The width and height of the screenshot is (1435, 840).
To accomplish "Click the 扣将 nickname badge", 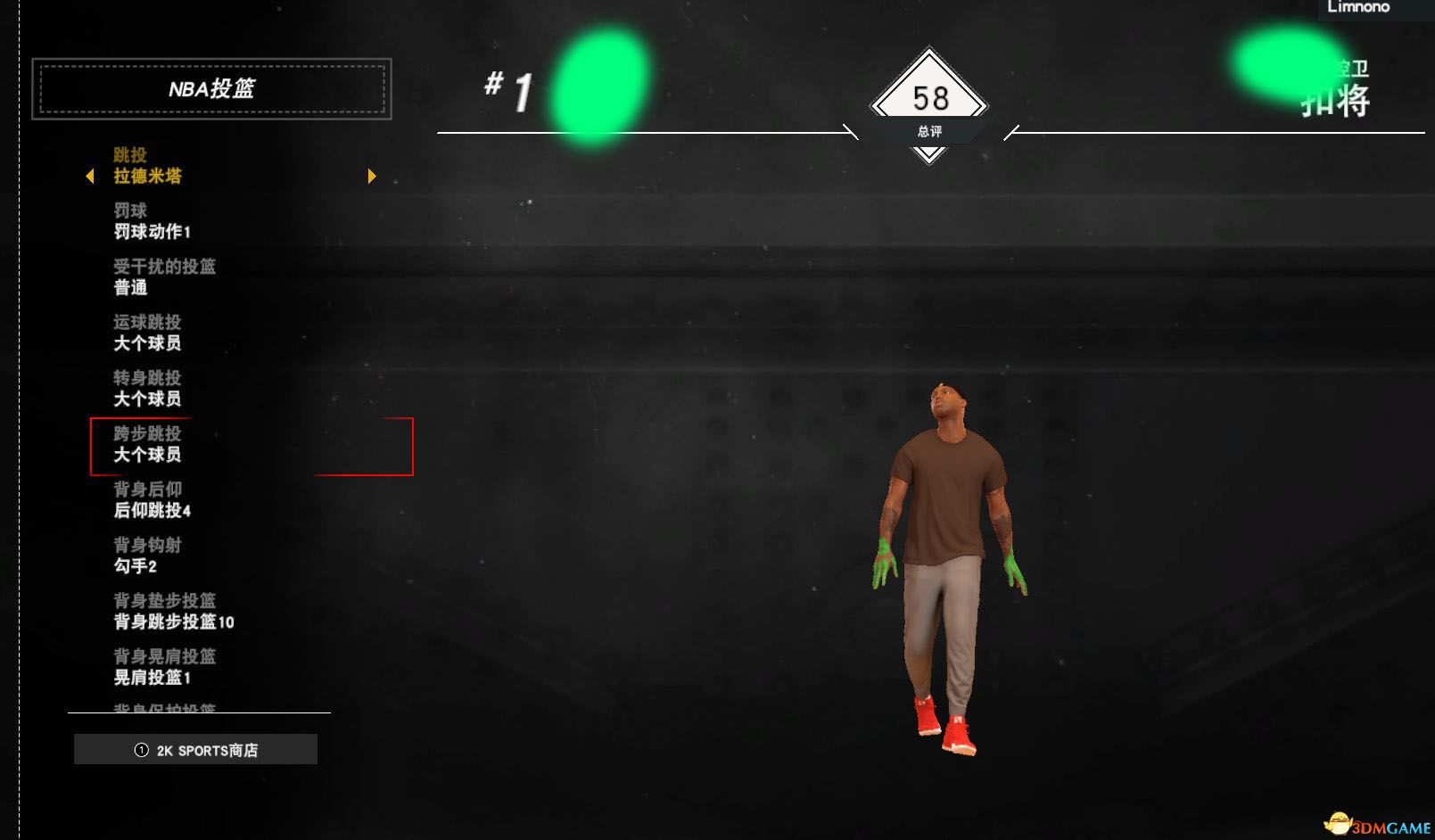I will pyautogui.click(x=1335, y=102).
